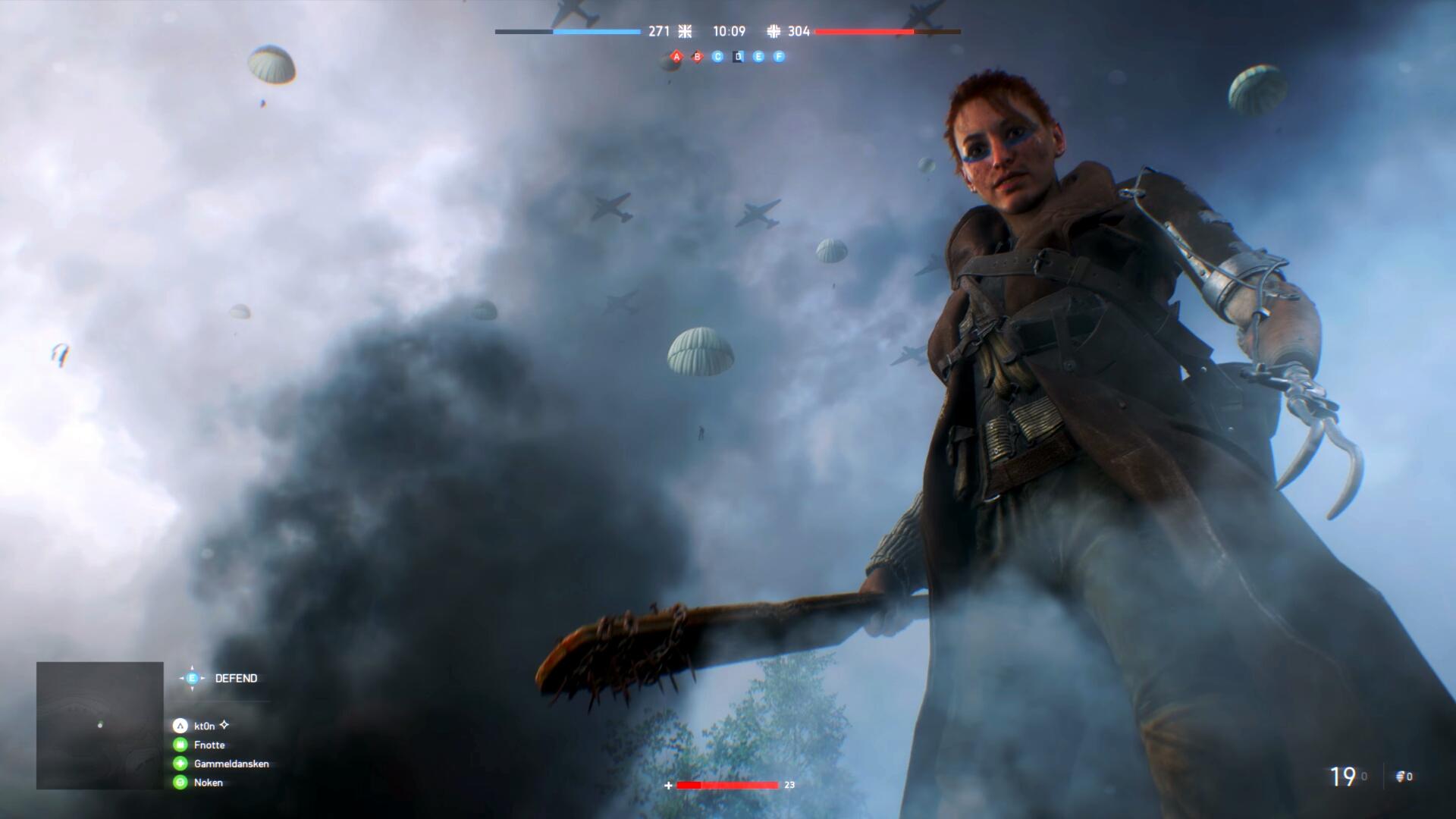Select the red objective A flag marker
1456x819 pixels.
click(x=677, y=57)
